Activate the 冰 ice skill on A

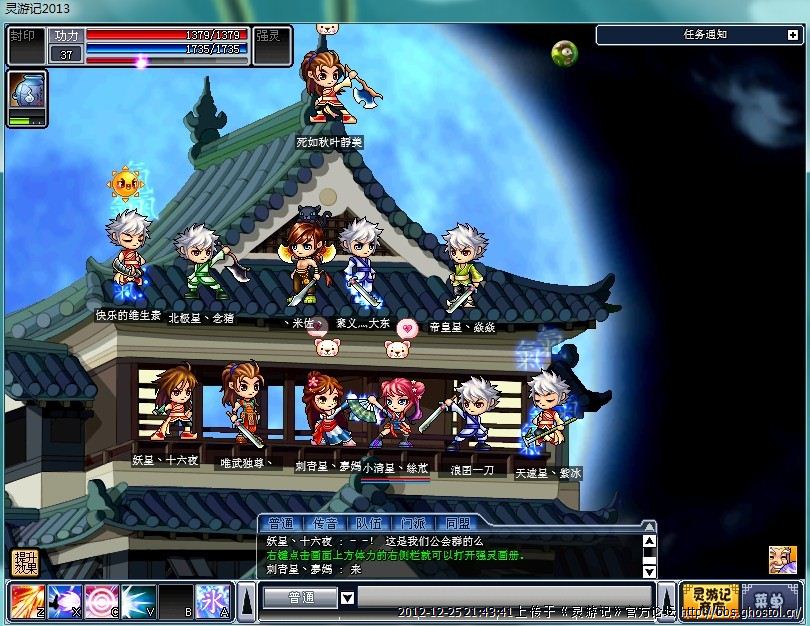[x=212, y=600]
